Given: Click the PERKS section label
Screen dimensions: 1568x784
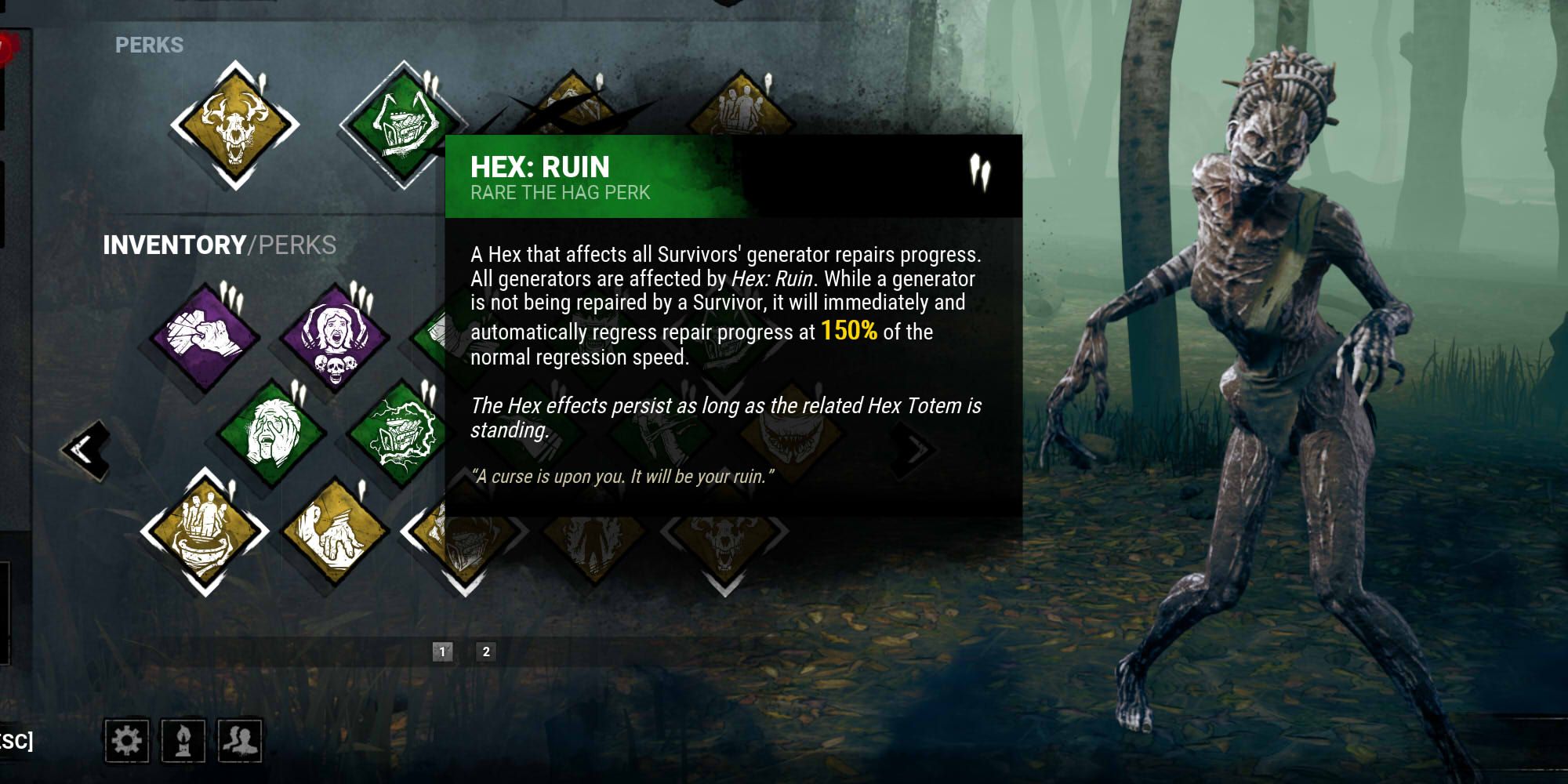Looking at the screenshot, I should click(149, 45).
